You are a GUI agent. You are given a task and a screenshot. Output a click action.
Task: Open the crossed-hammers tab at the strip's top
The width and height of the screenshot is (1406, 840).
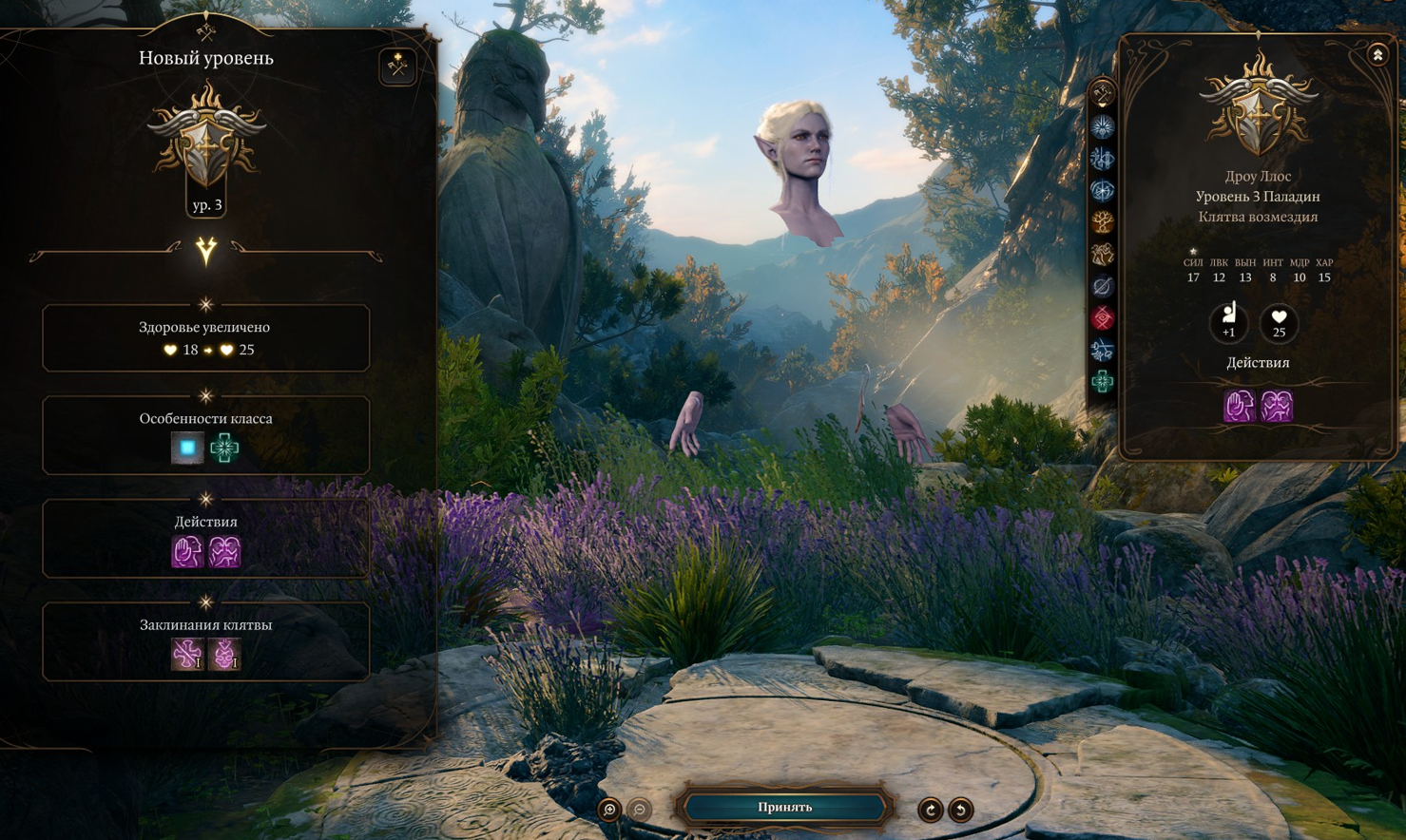point(1102,94)
